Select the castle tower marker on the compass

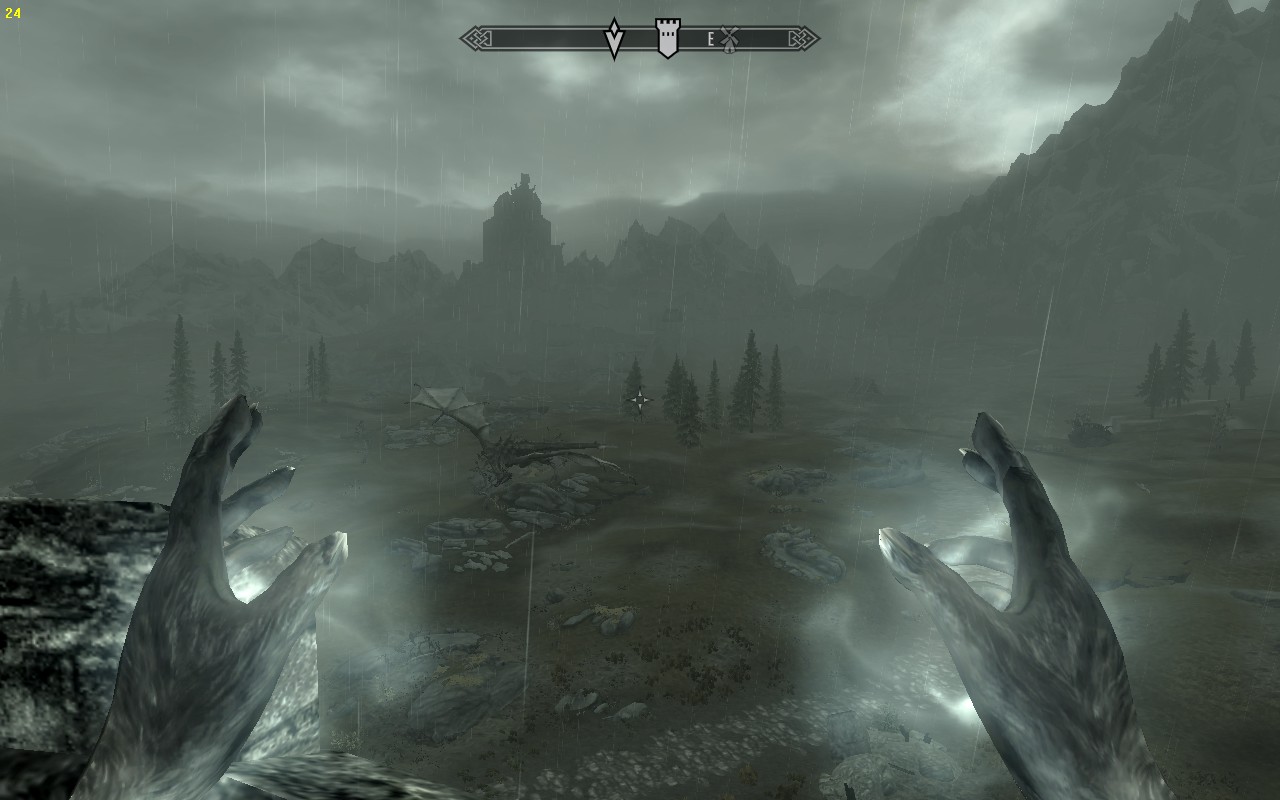point(667,39)
